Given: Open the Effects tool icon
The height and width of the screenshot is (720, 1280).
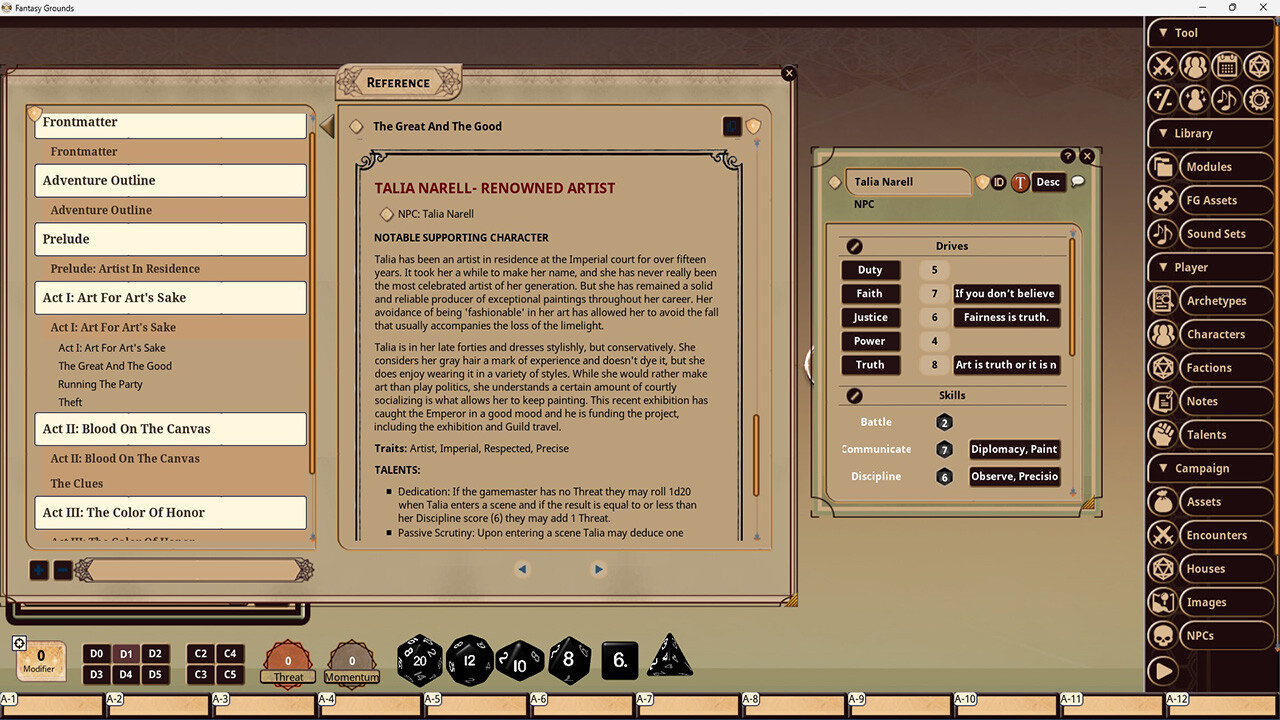Looking at the screenshot, I should pos(1195,99).
